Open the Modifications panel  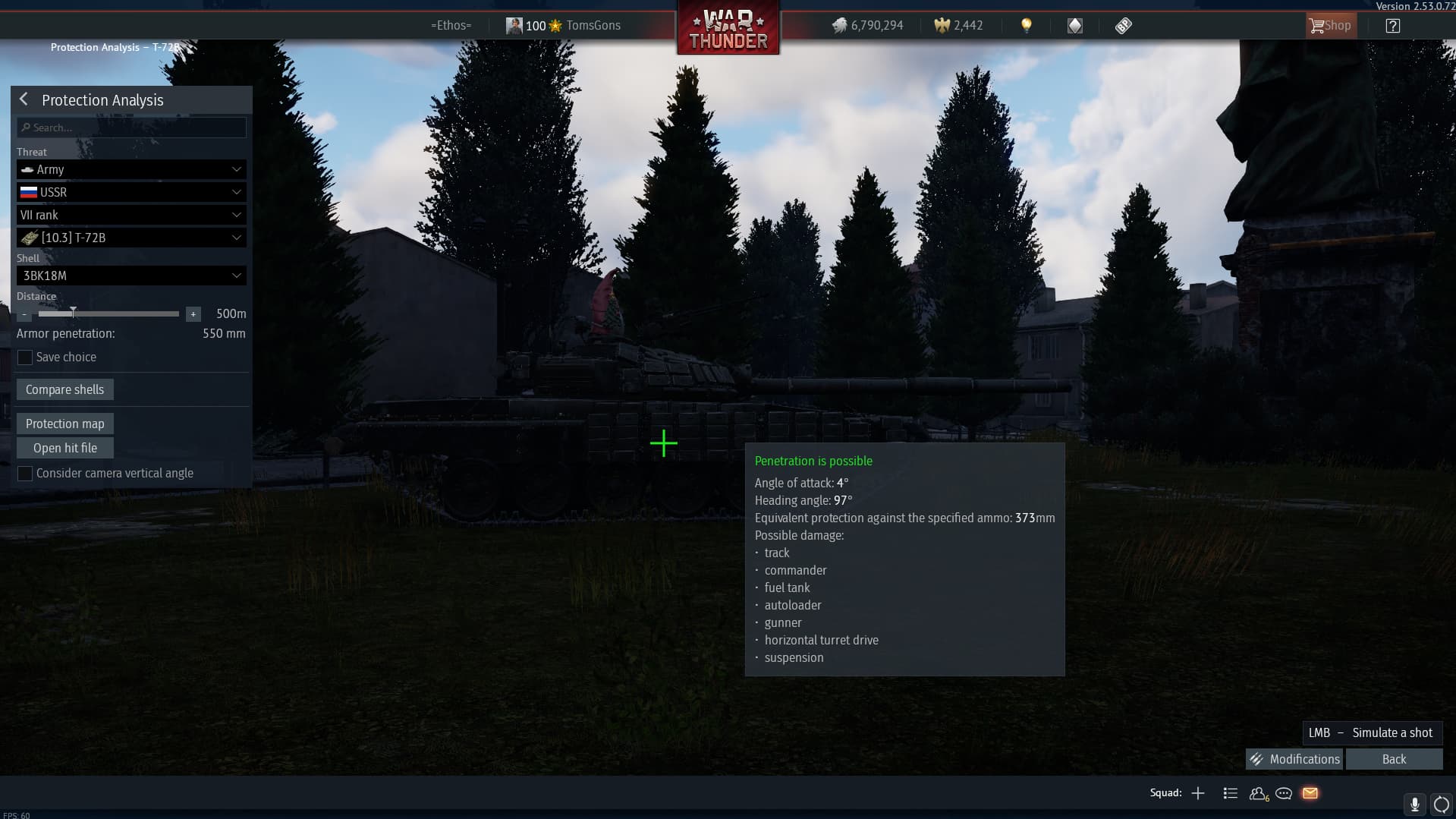click(x=1294, y=759)
